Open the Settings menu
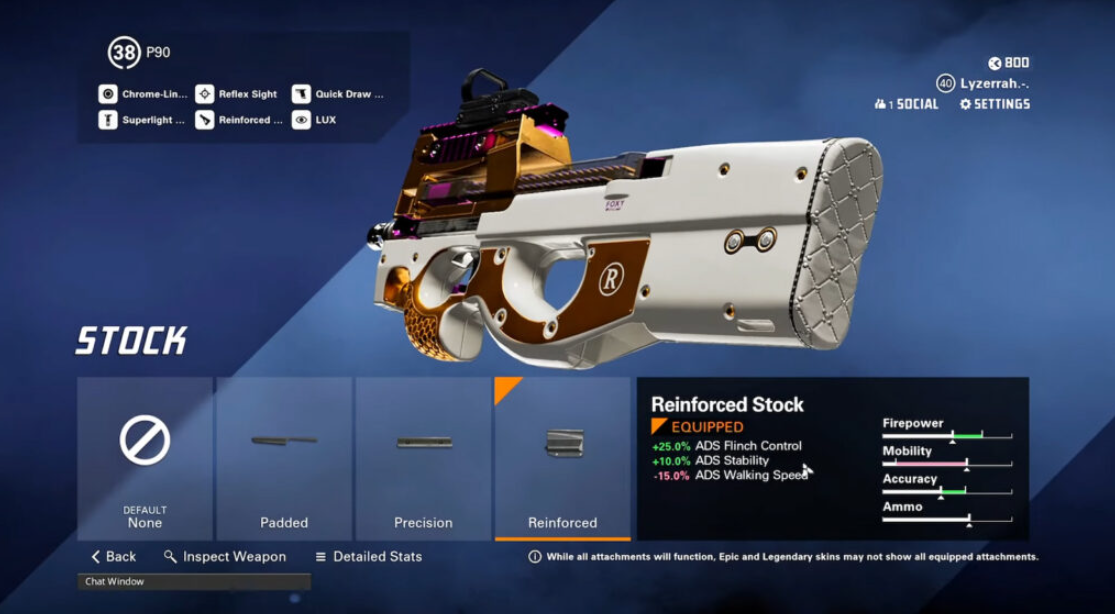This screenshot has width=1115, height=614. [x=994, y=104]
